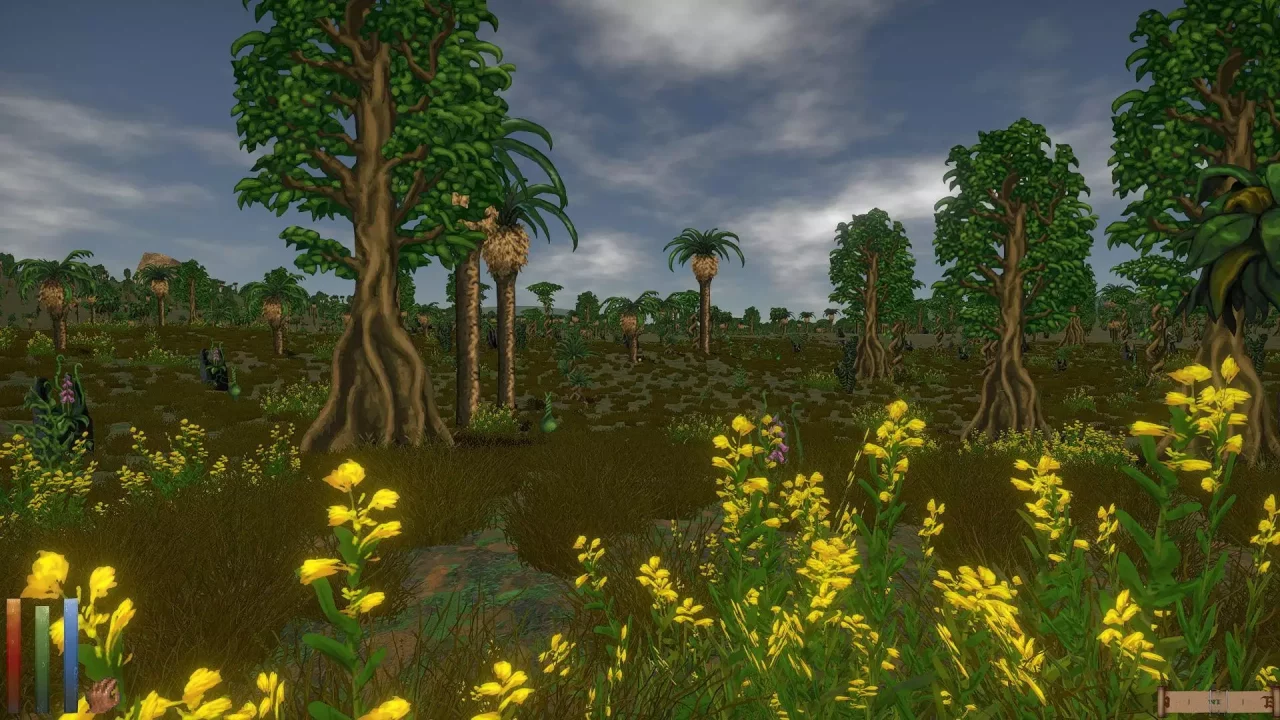Screen dimensions: 1280x720
Task: Click the right end cap of the compass scroll
Action: (x=1272, y=700)
